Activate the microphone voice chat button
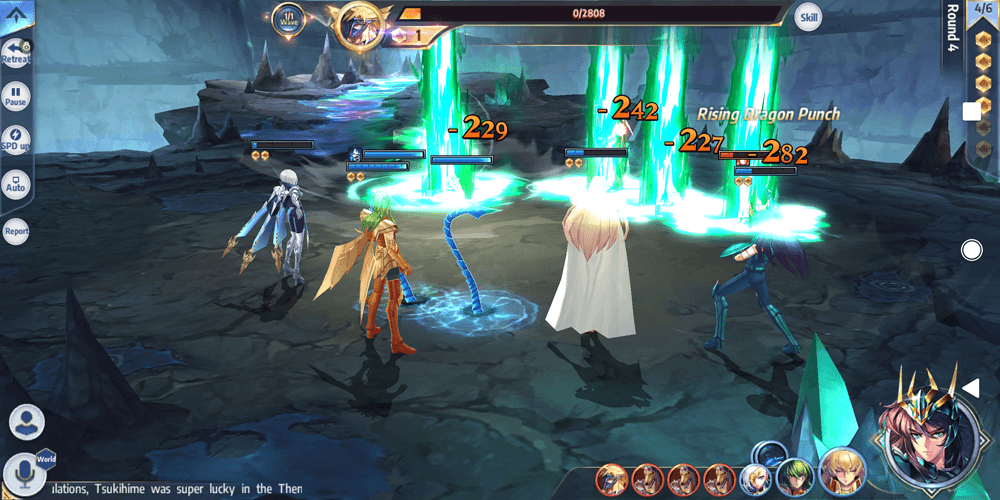The width and height of the screenshot is (1000, 500). (23, 472)
